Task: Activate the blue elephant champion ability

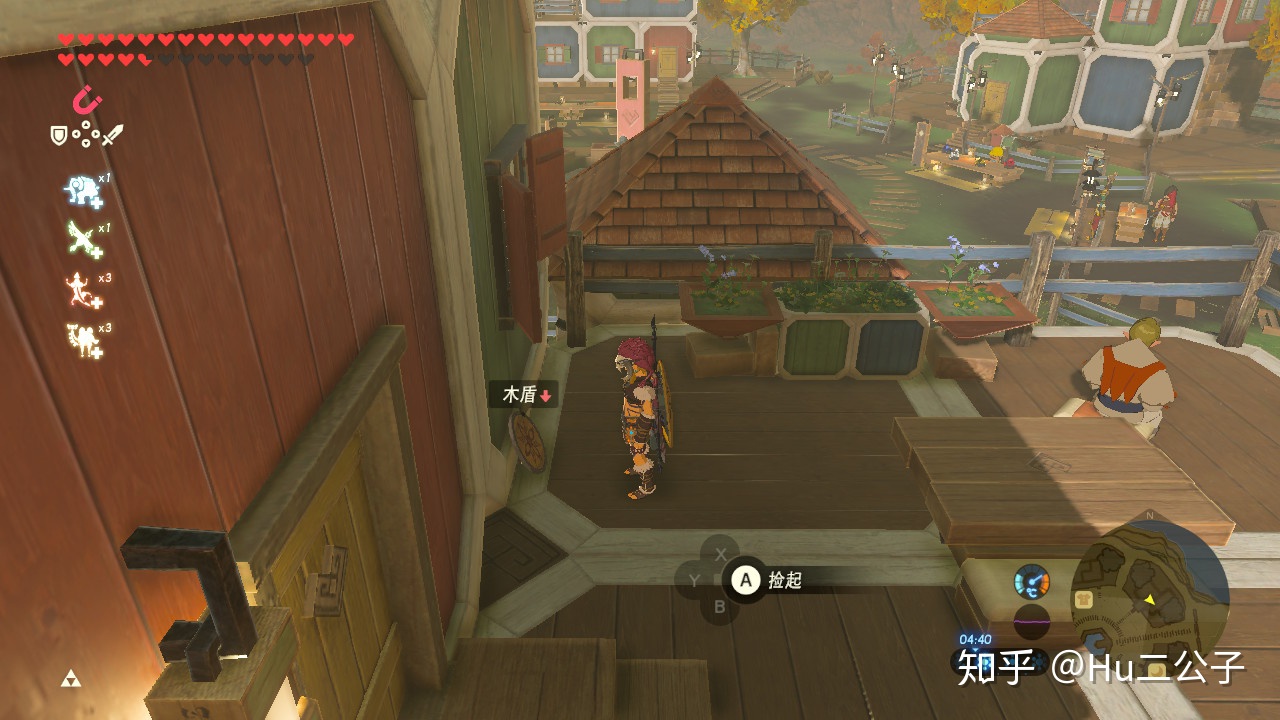Action: click(82, 190)
